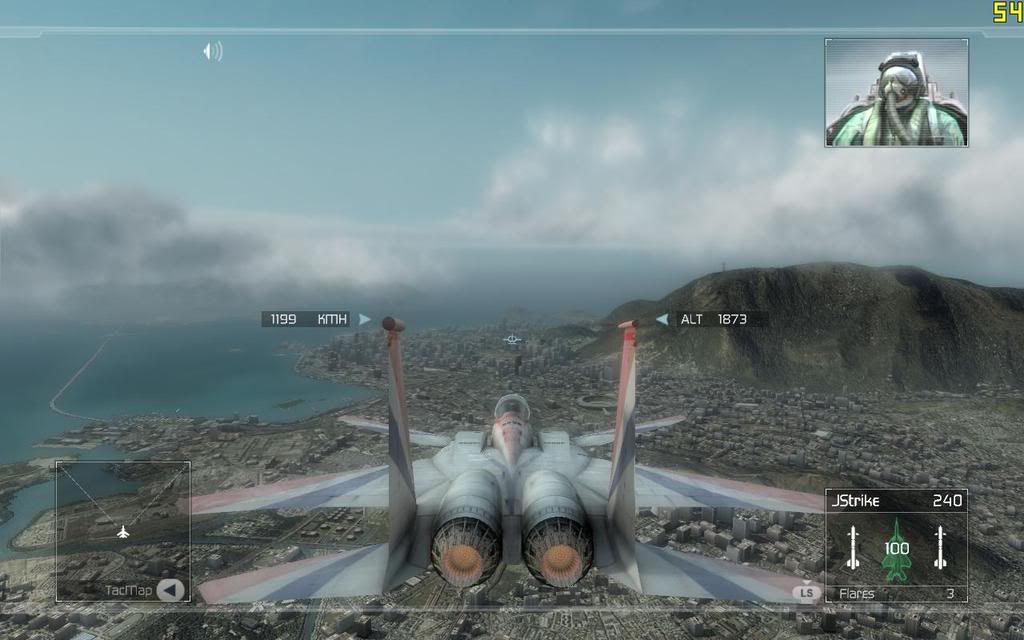Click the speaker sound icon
The width and height of the screenshot is (1024, 640).
(x=212, y=51)
